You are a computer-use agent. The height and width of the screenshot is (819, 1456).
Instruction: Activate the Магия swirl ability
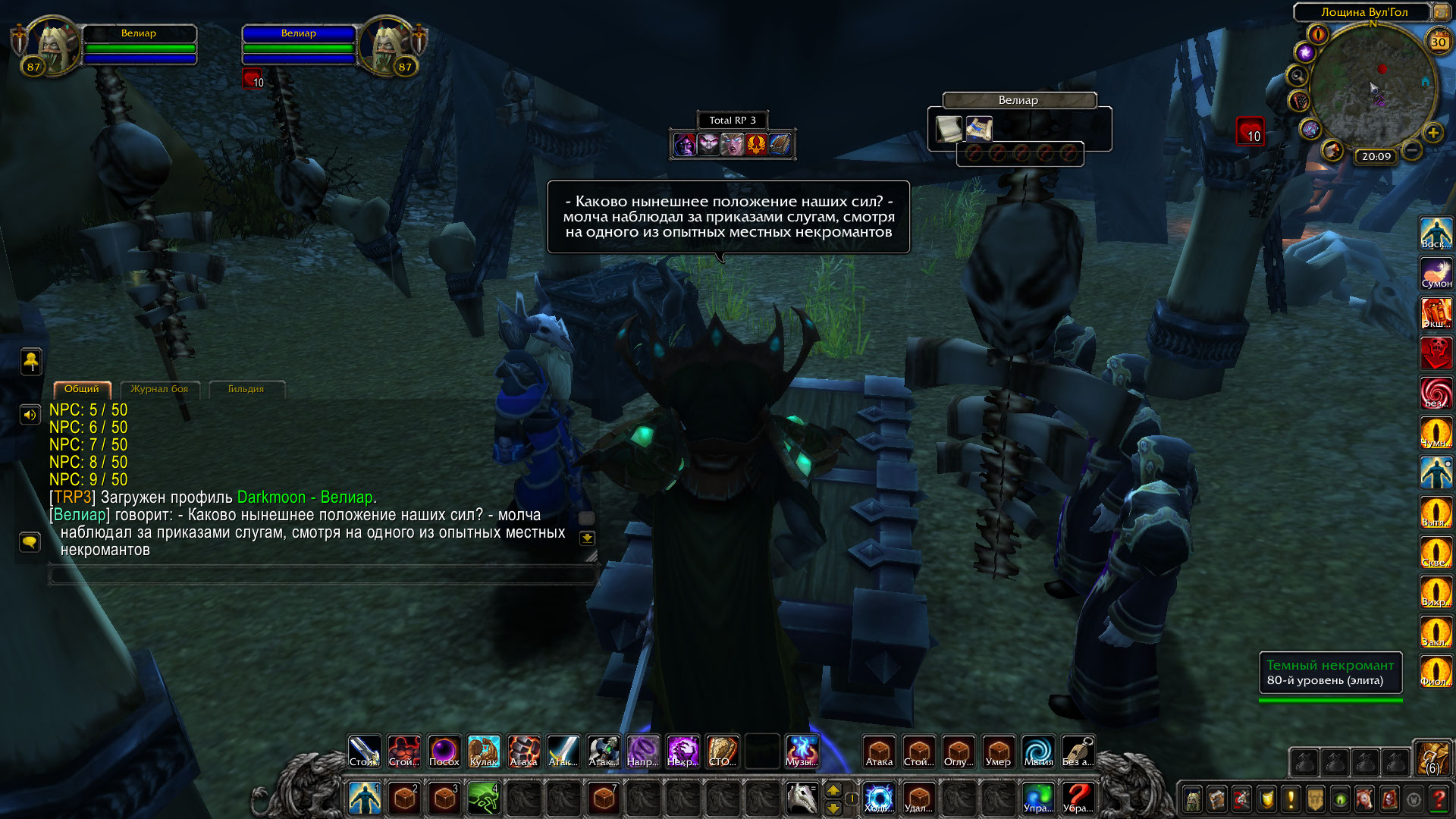point(1038,752)
